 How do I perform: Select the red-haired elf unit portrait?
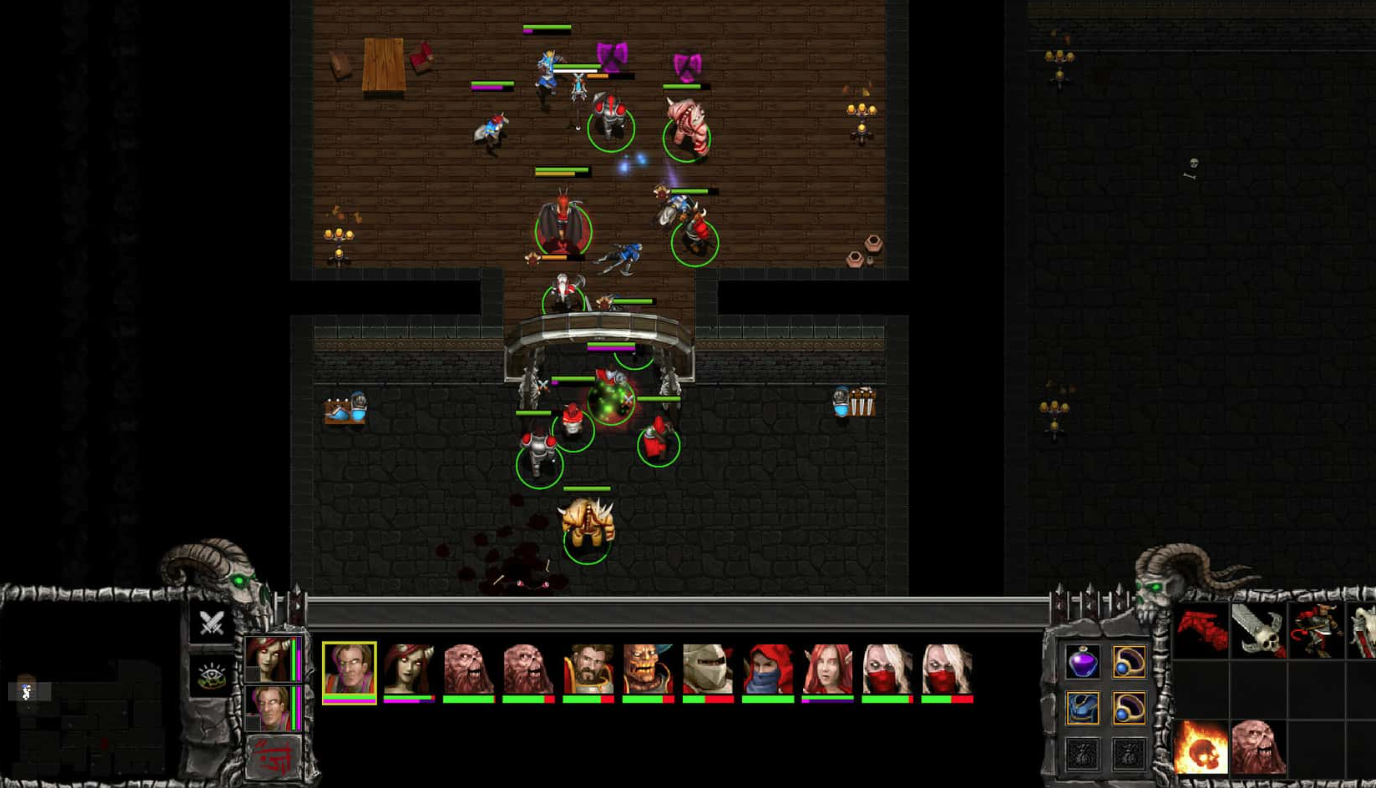pyautogui.click(x=827, y=670)
